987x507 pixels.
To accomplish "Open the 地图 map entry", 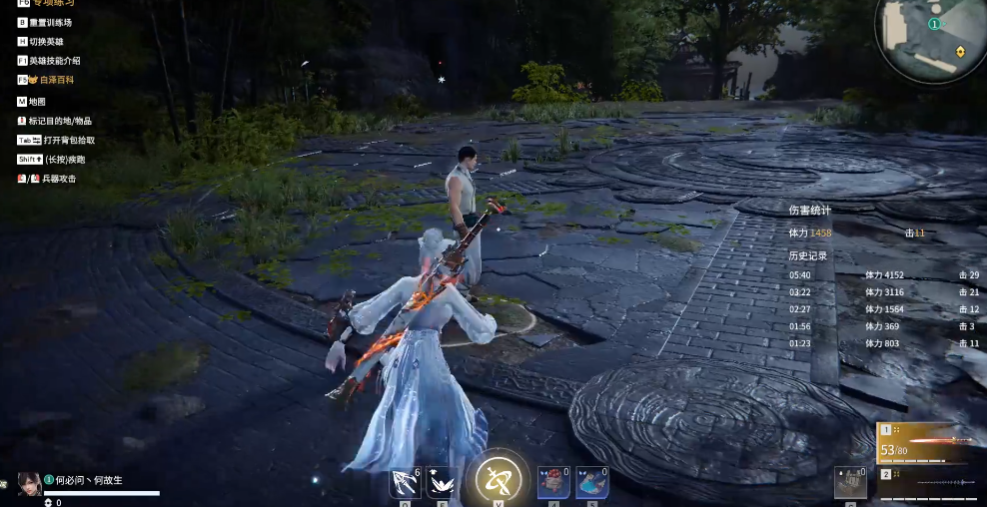I will 37,101.
